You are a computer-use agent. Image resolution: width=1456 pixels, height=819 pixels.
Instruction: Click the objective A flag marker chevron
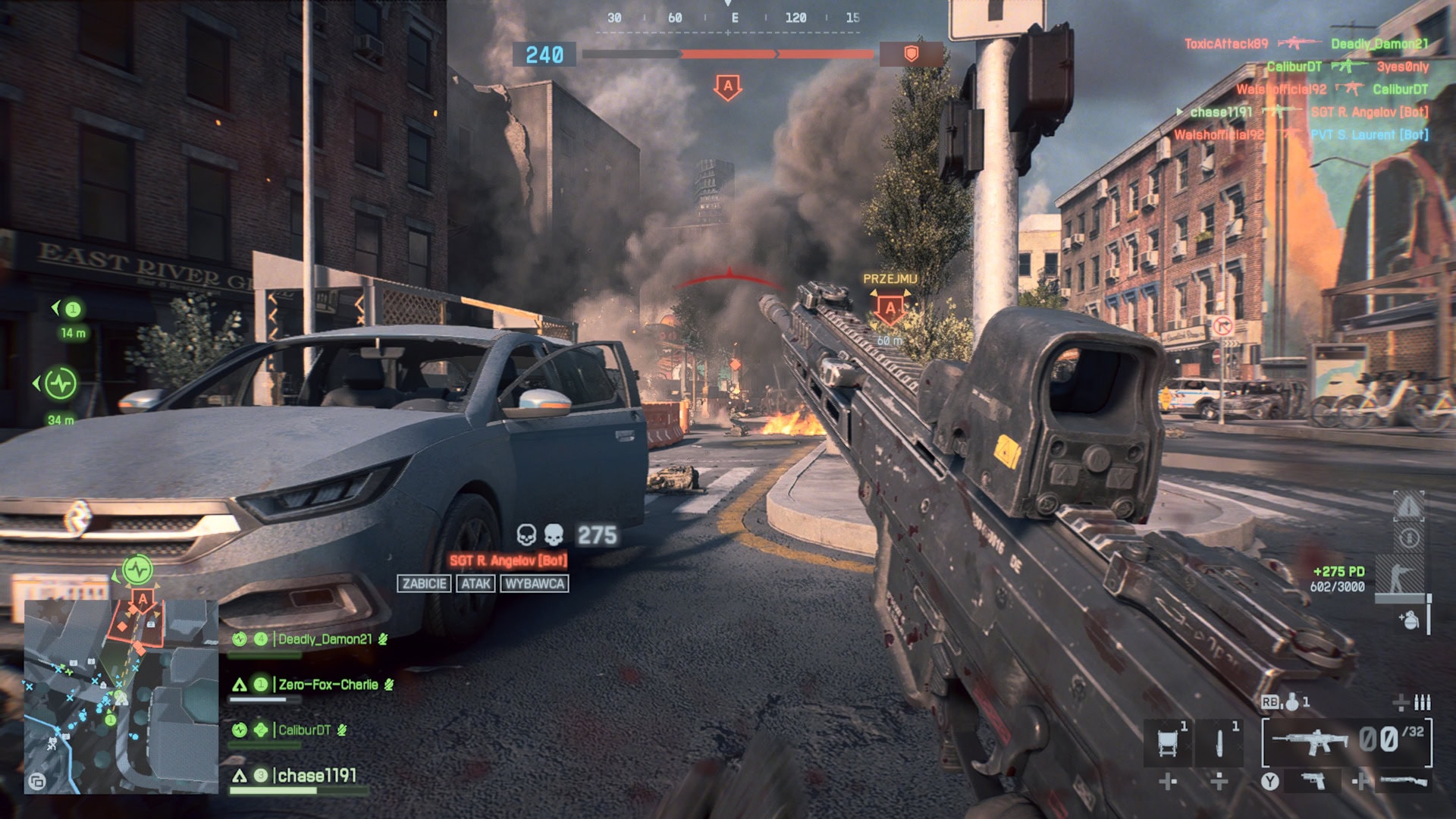click(x=728, y=87)
